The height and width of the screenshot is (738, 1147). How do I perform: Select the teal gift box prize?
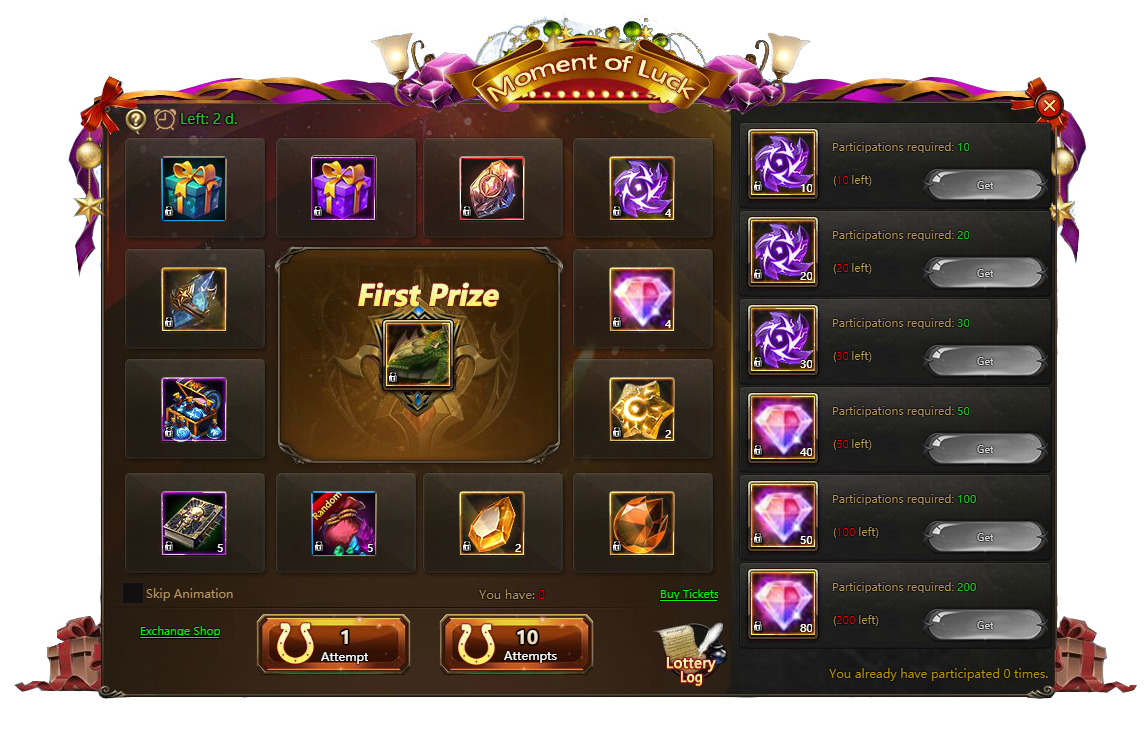194,188
